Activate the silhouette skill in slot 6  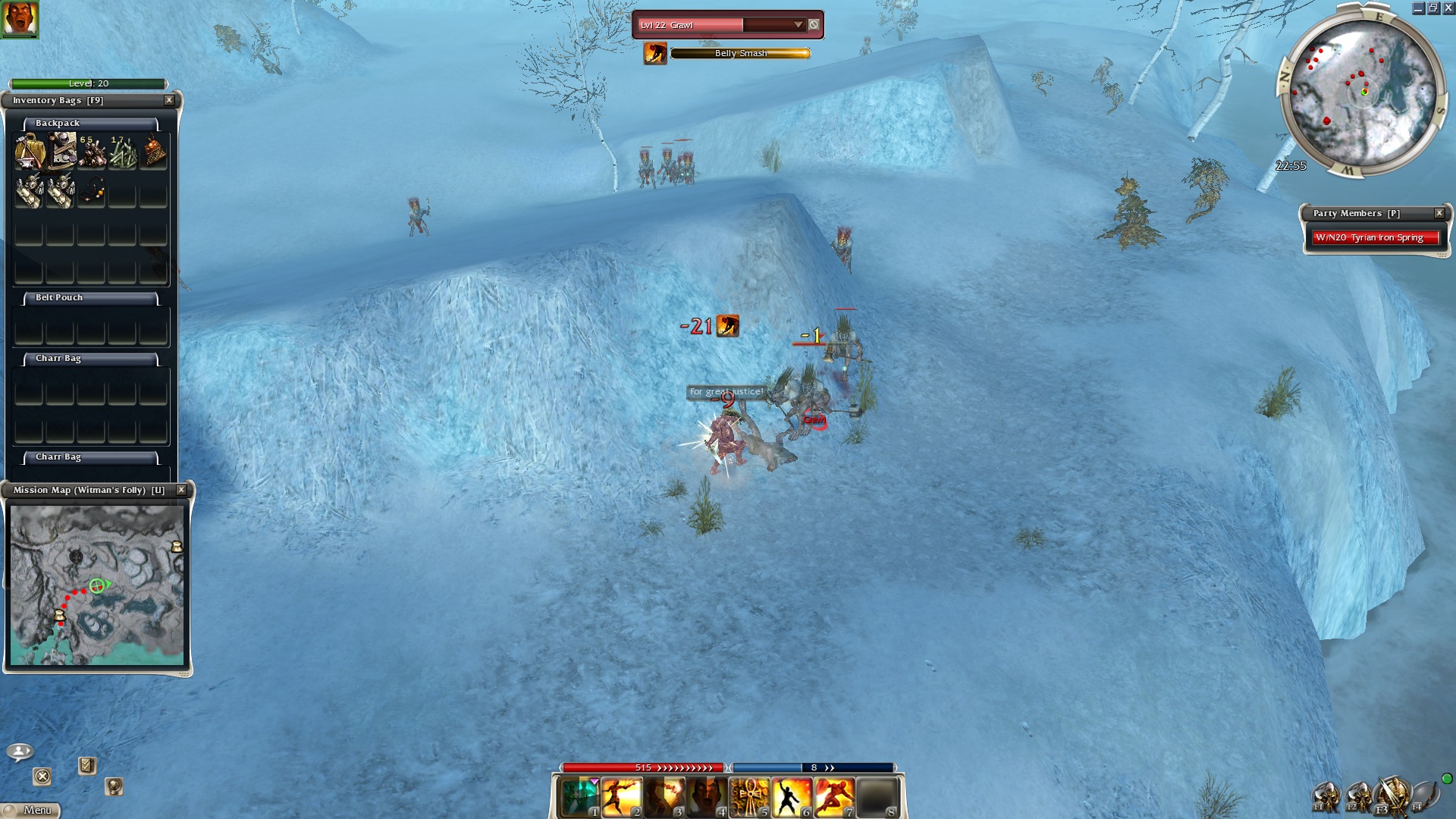point(792,798)
